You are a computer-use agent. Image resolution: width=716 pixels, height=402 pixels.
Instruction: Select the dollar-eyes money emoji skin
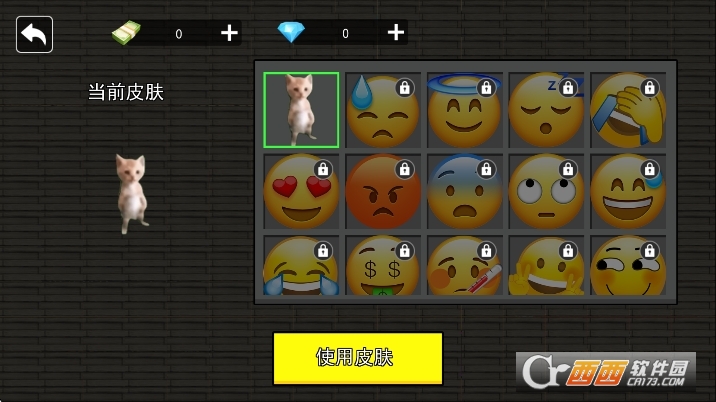tap(383, 265)
